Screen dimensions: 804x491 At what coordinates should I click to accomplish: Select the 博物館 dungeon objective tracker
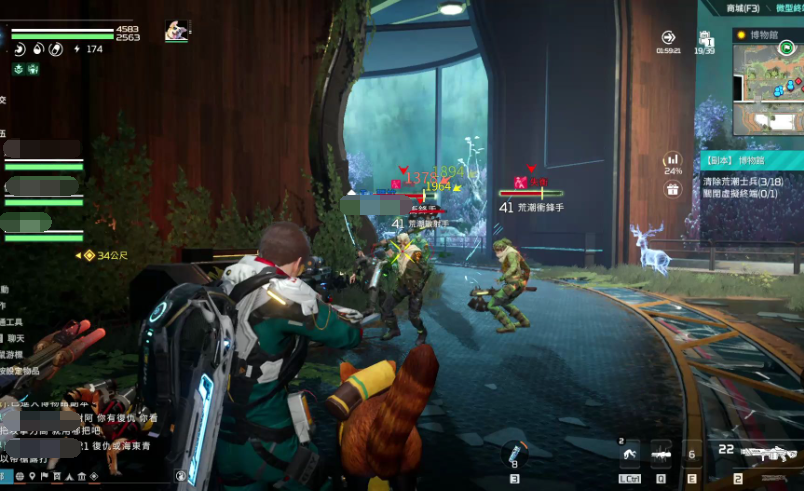748,160
